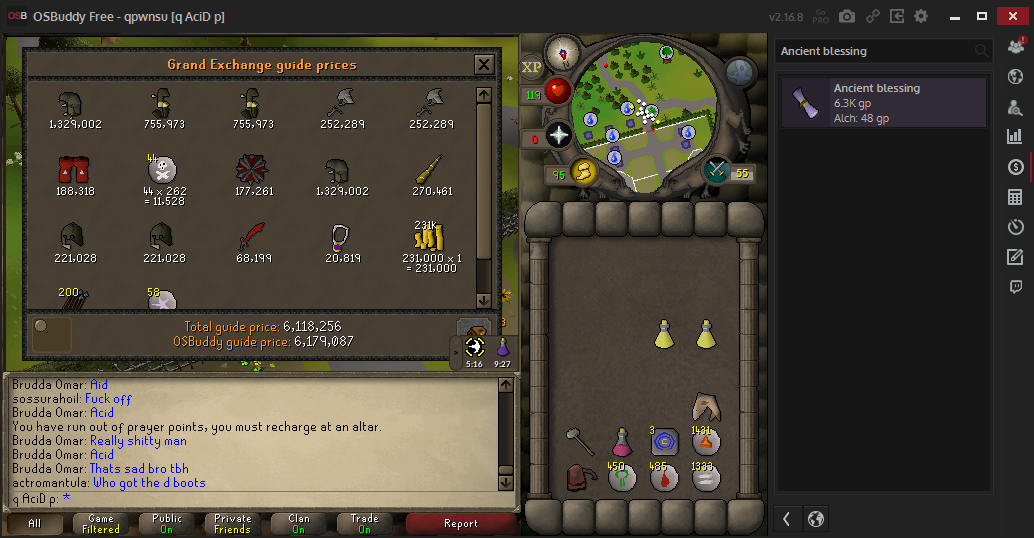Activate the quick-prayers orb

(x=559, y=136)
